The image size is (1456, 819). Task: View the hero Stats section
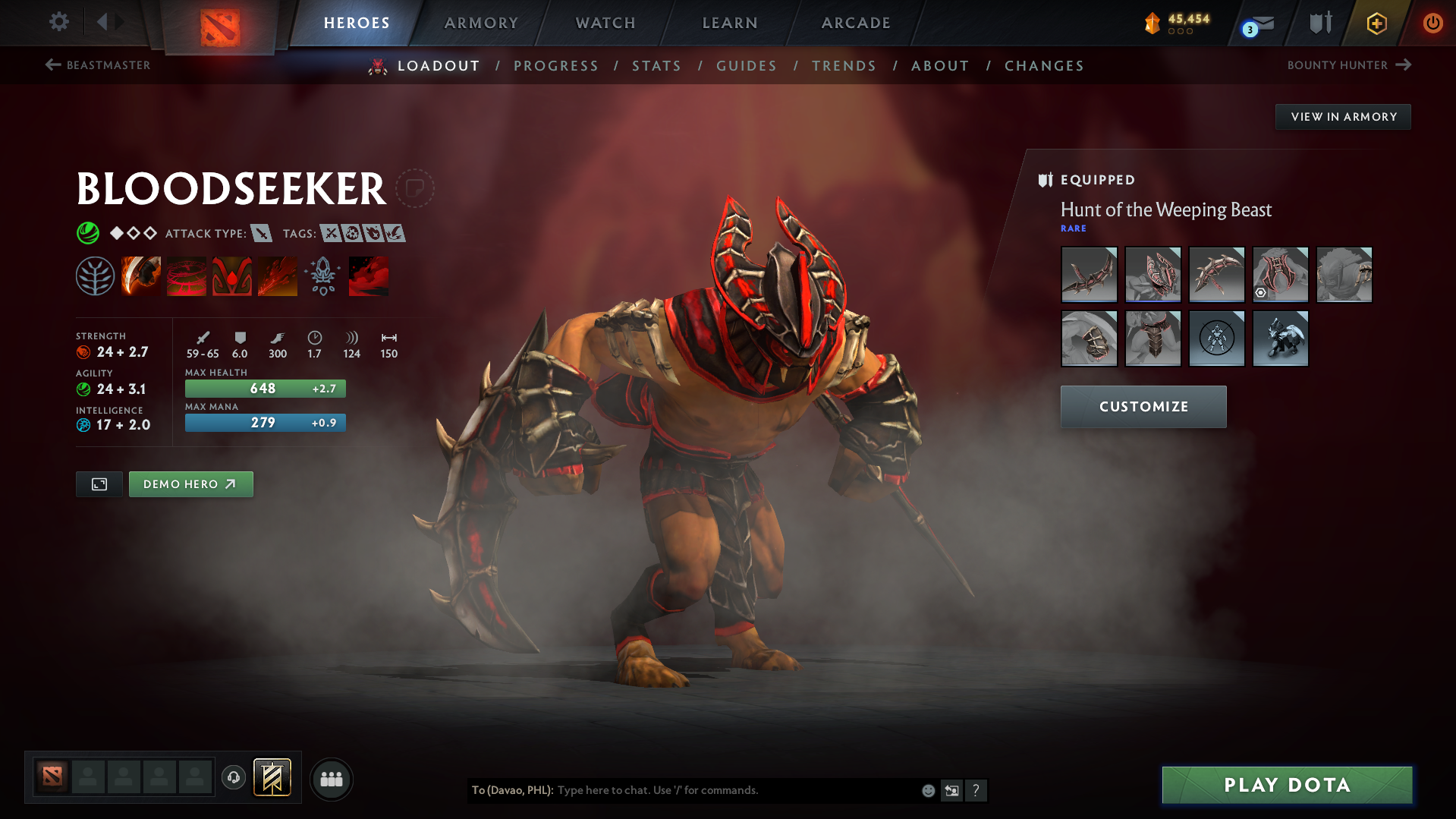(656, 66)
